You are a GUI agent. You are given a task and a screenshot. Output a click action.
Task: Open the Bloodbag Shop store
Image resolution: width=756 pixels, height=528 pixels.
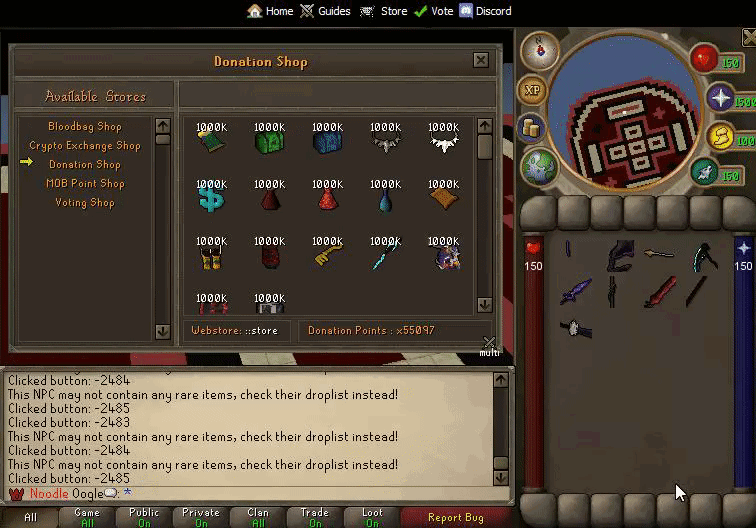pyautogui.click(x=84, y=127)
